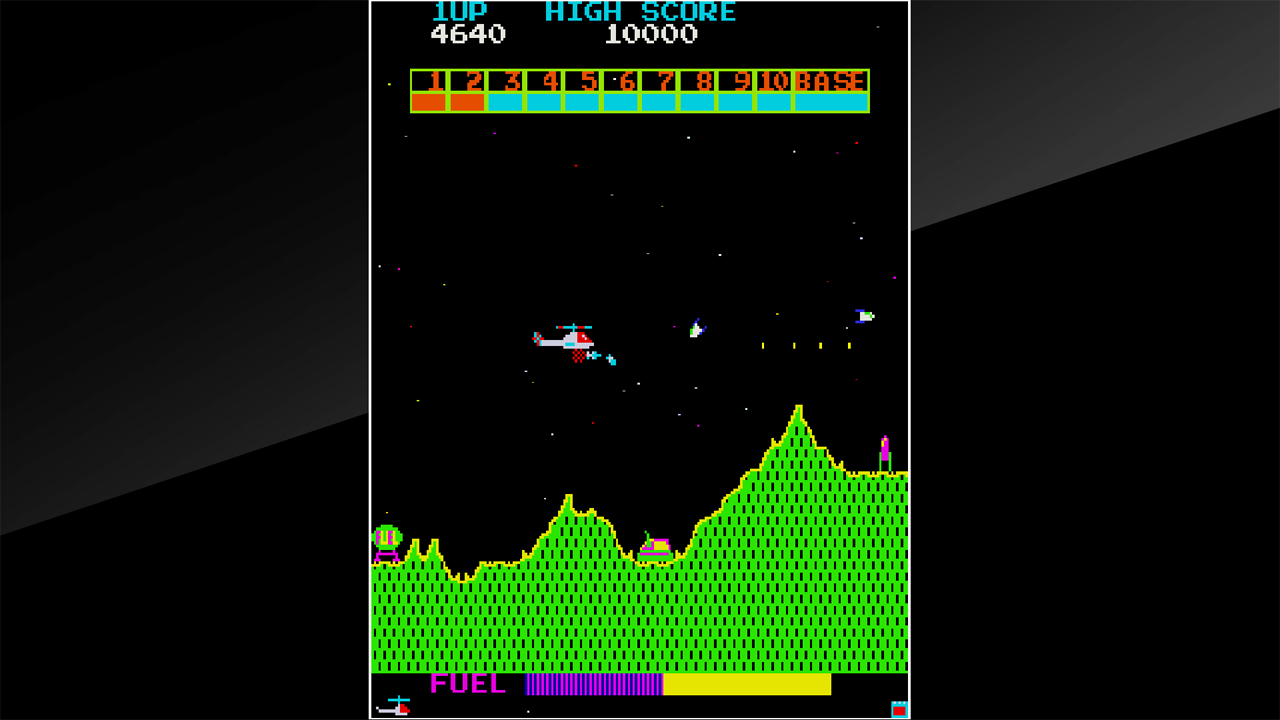Select the yellow tank in the valley

657,545
